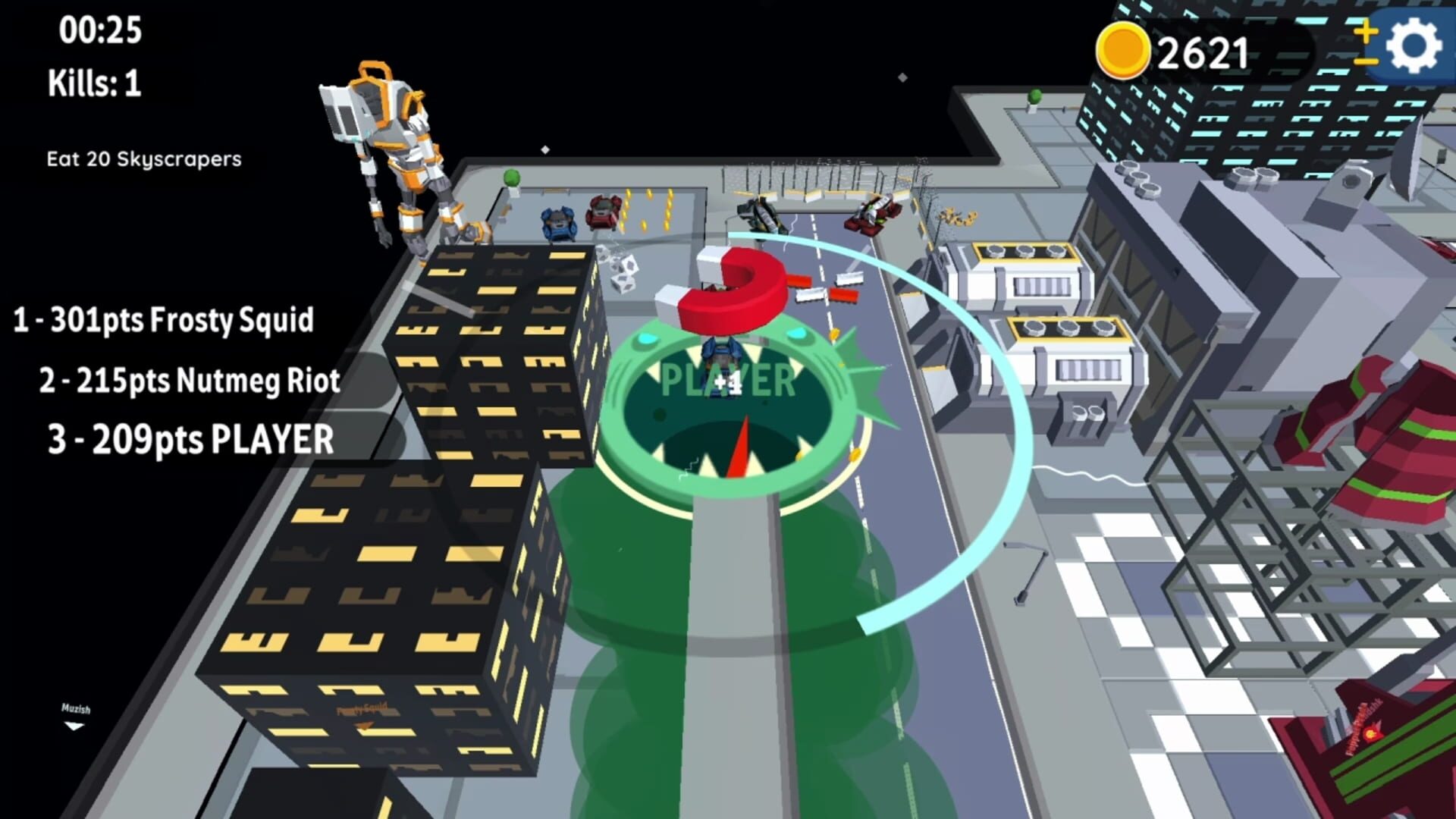Image resolution: width=1456 pixels, height=819 pixels.
Task: Click the 2621 coin total display
Action: tap(1202, 51)
